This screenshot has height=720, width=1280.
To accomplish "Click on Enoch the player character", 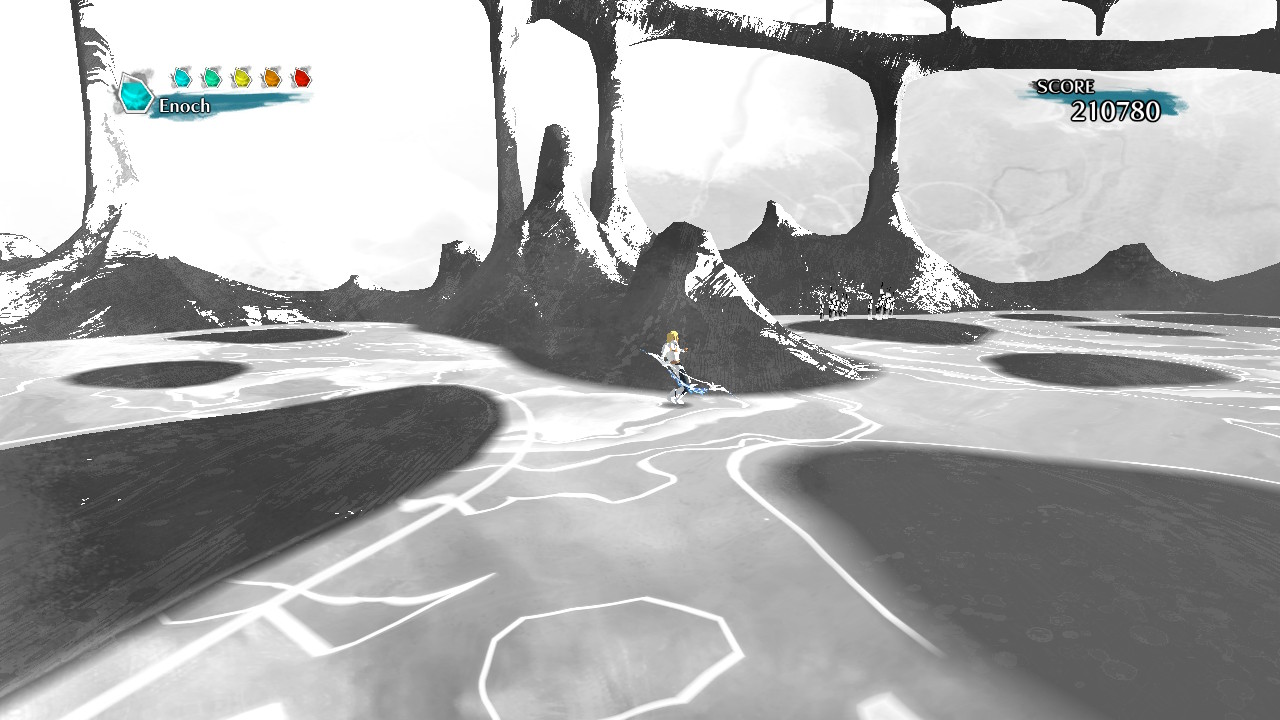I will pyautogui.click(x=673, y=353).
